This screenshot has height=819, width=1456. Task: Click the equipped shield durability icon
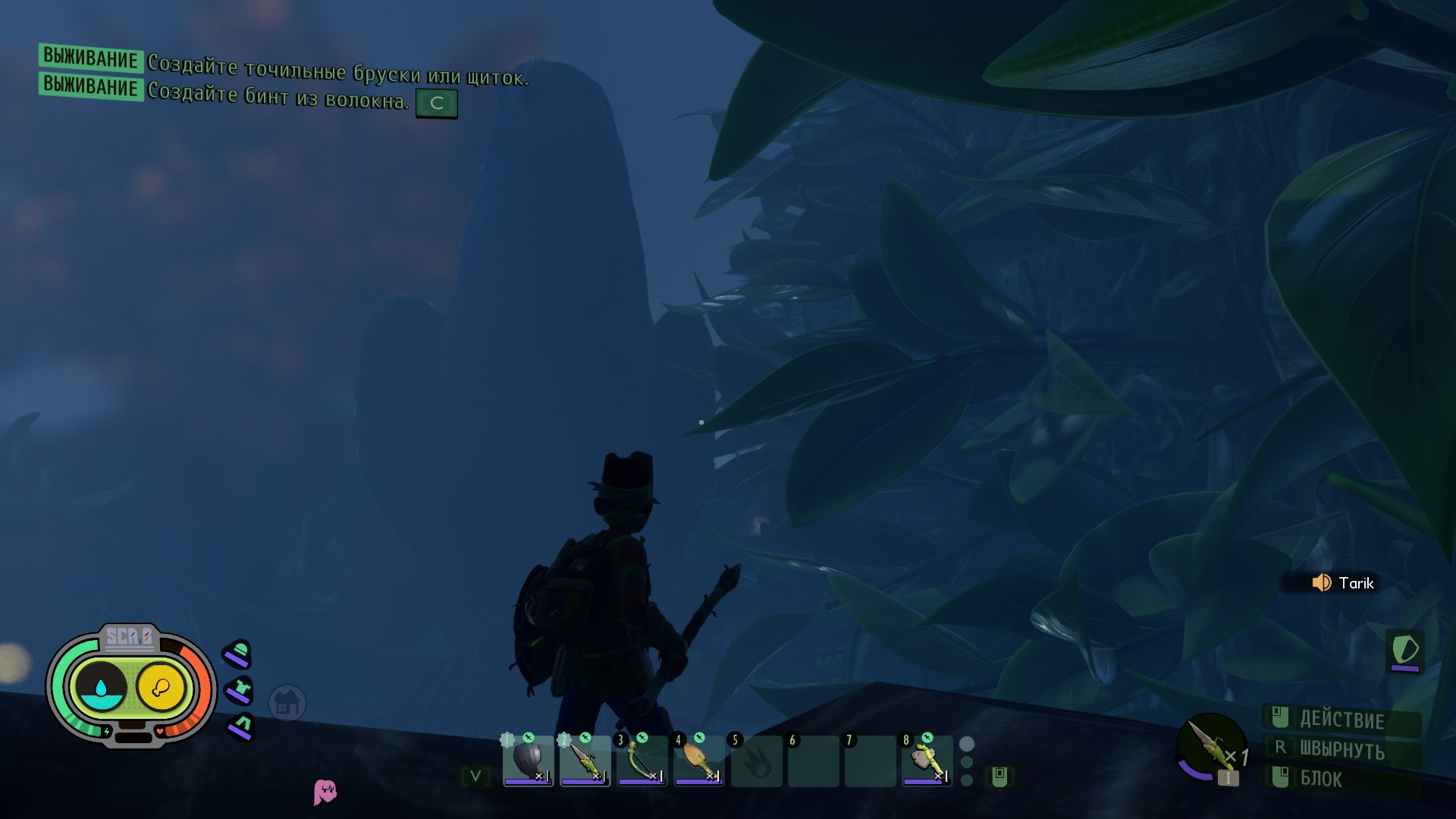[1405, 651]
